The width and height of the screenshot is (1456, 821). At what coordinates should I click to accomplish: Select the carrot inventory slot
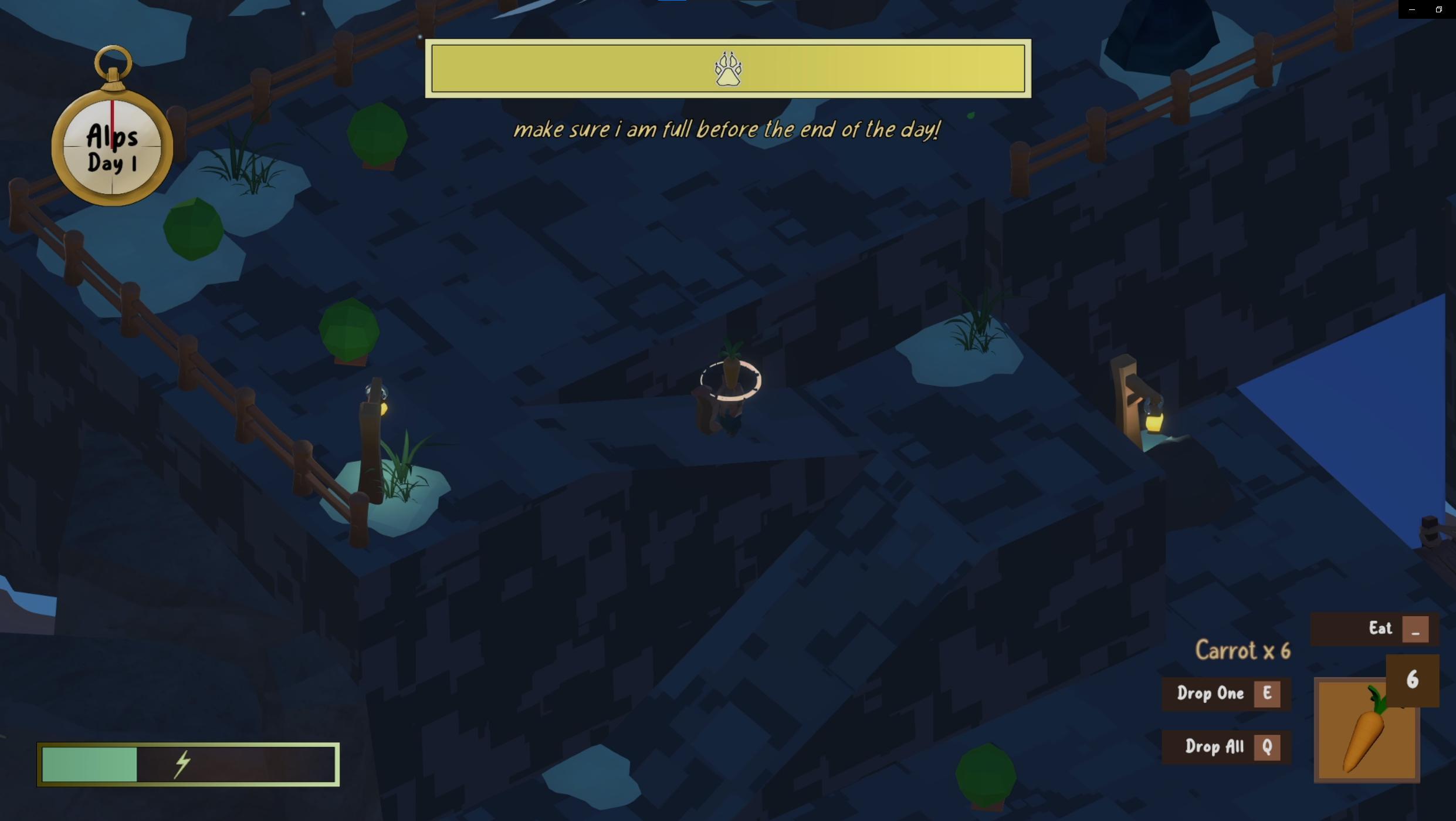(x=1366, y=731)
